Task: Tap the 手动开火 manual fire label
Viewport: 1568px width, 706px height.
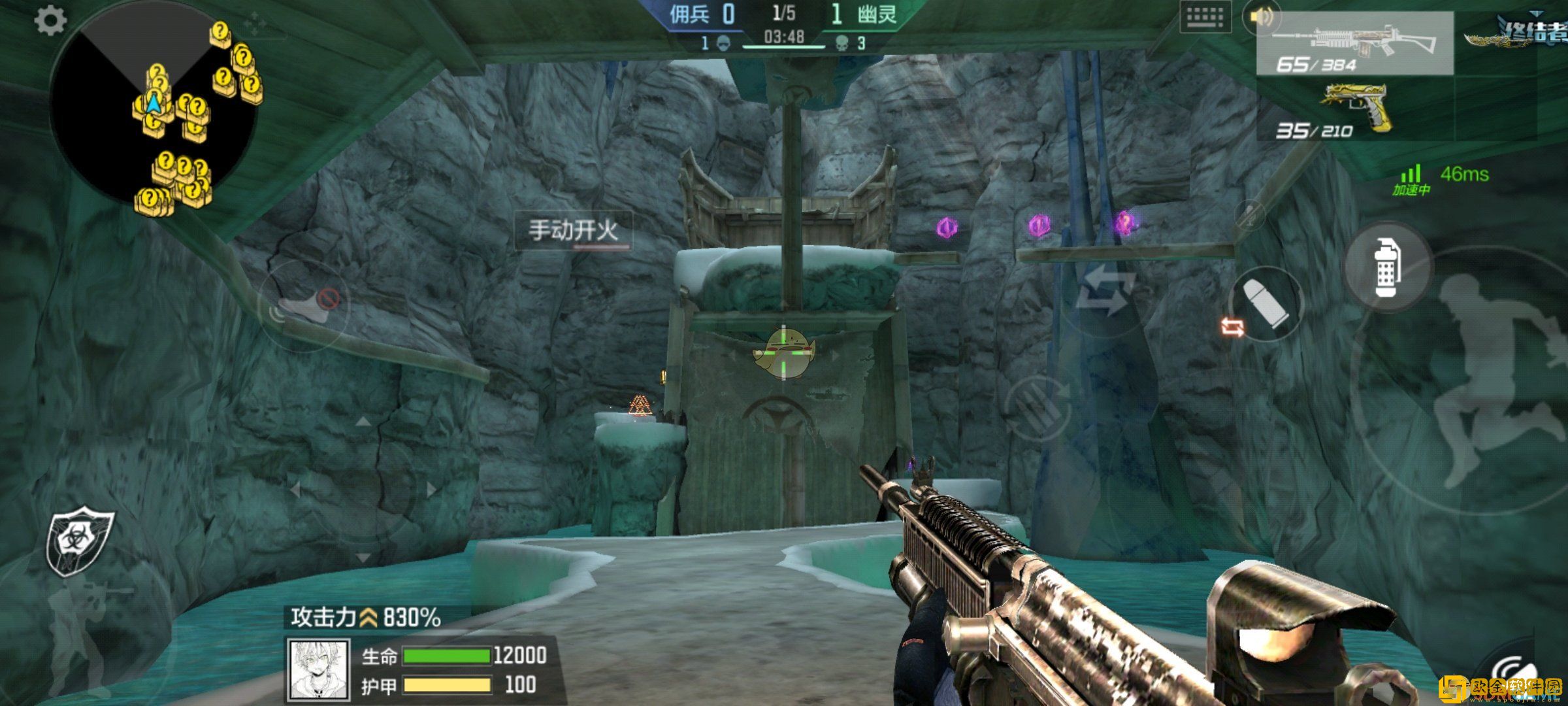Action: [573, 230]
